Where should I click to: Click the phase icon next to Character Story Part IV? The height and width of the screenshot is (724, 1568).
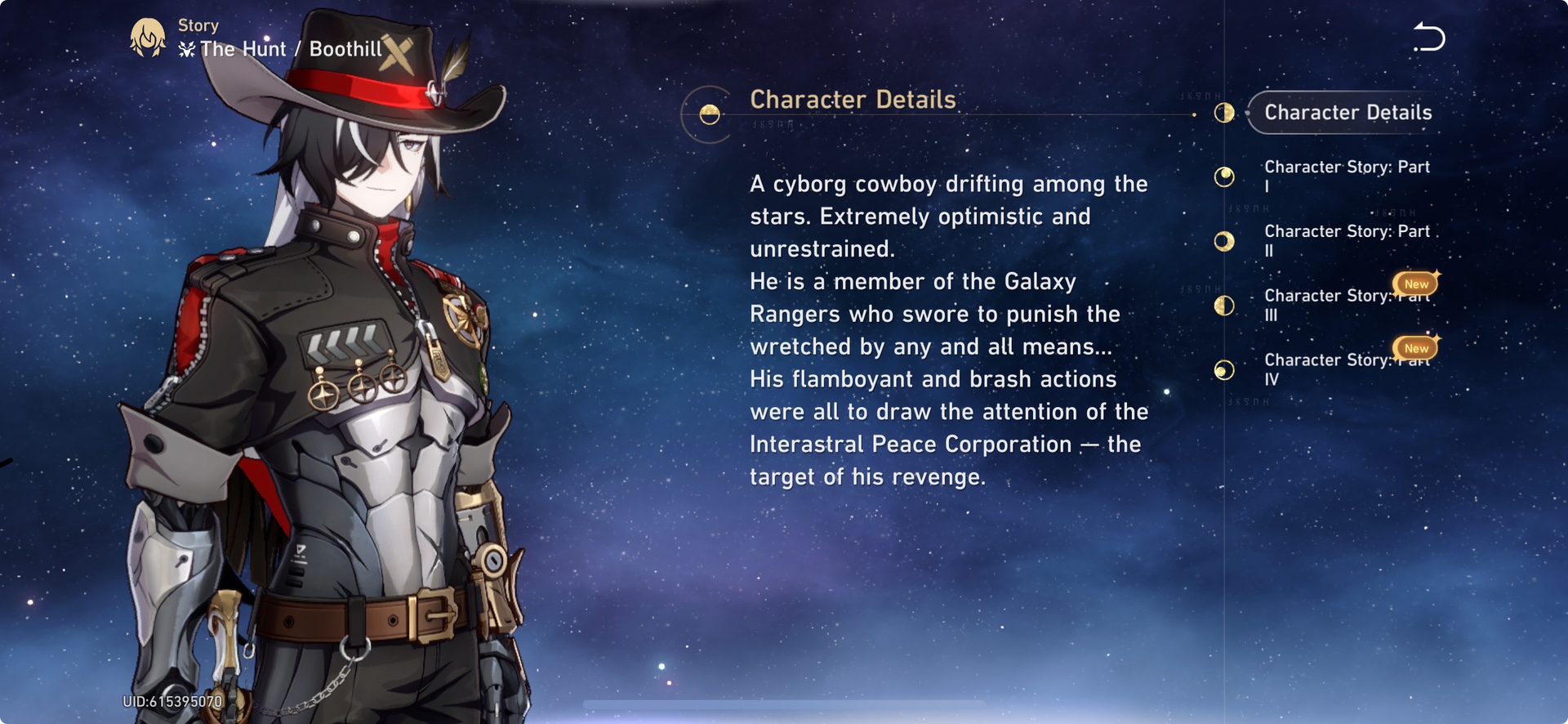click(x=1224, y=370)
